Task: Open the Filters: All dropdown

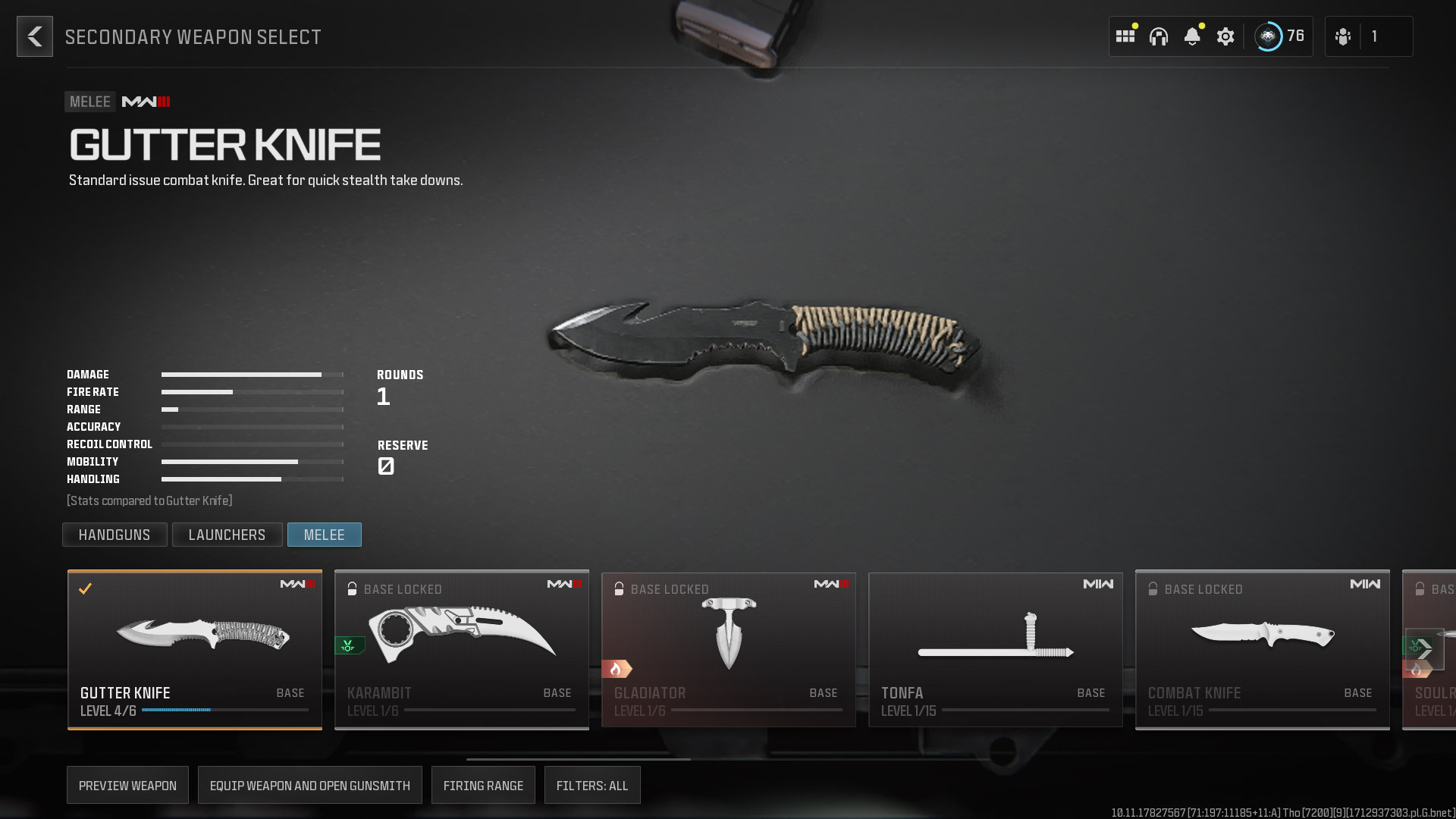Action: (x=592, y=785)
